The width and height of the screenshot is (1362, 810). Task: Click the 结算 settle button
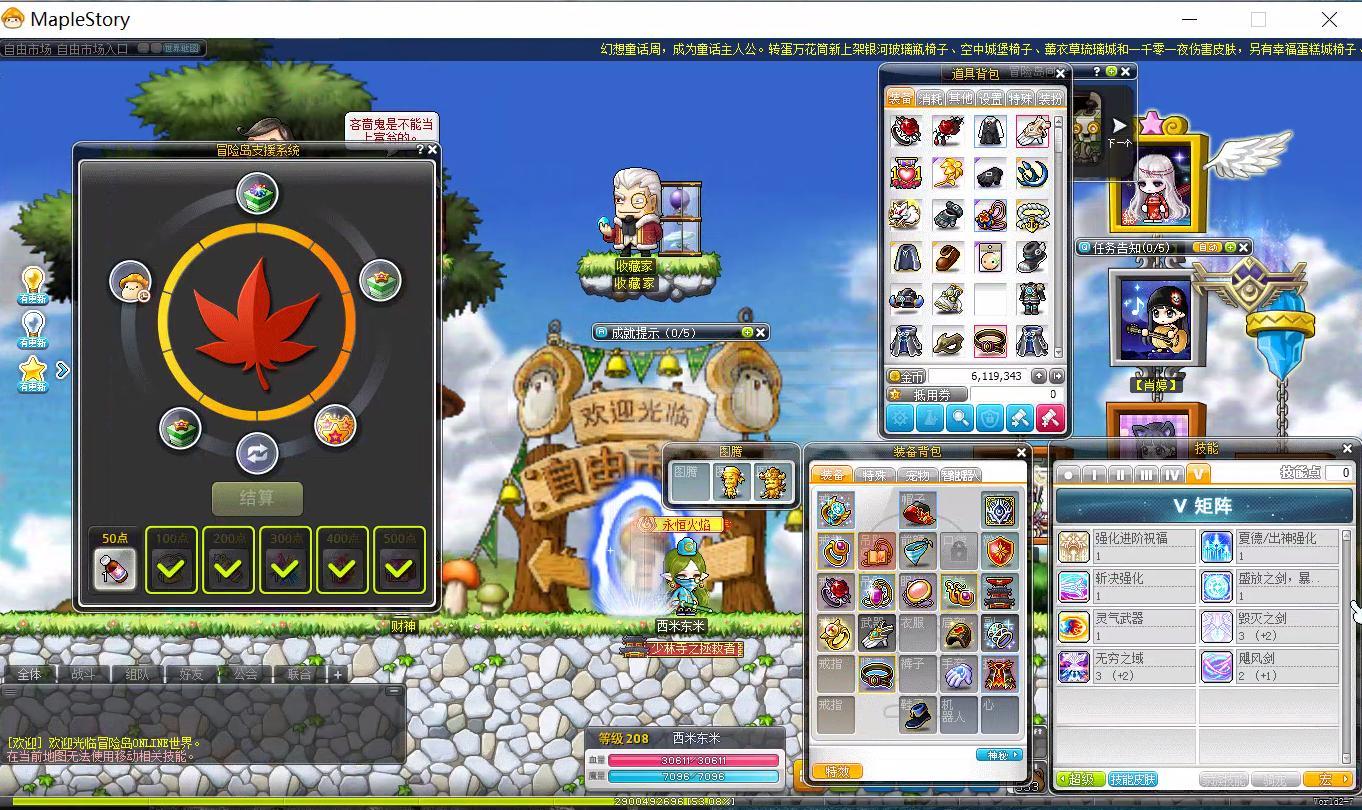click(257, 498)
